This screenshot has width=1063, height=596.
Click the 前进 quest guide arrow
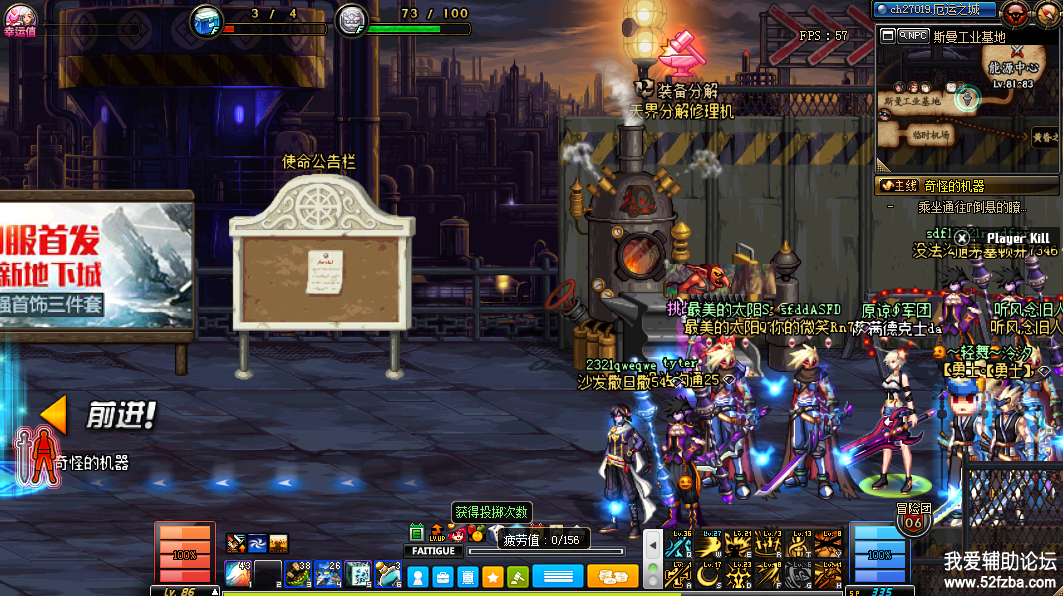point(54,414)
